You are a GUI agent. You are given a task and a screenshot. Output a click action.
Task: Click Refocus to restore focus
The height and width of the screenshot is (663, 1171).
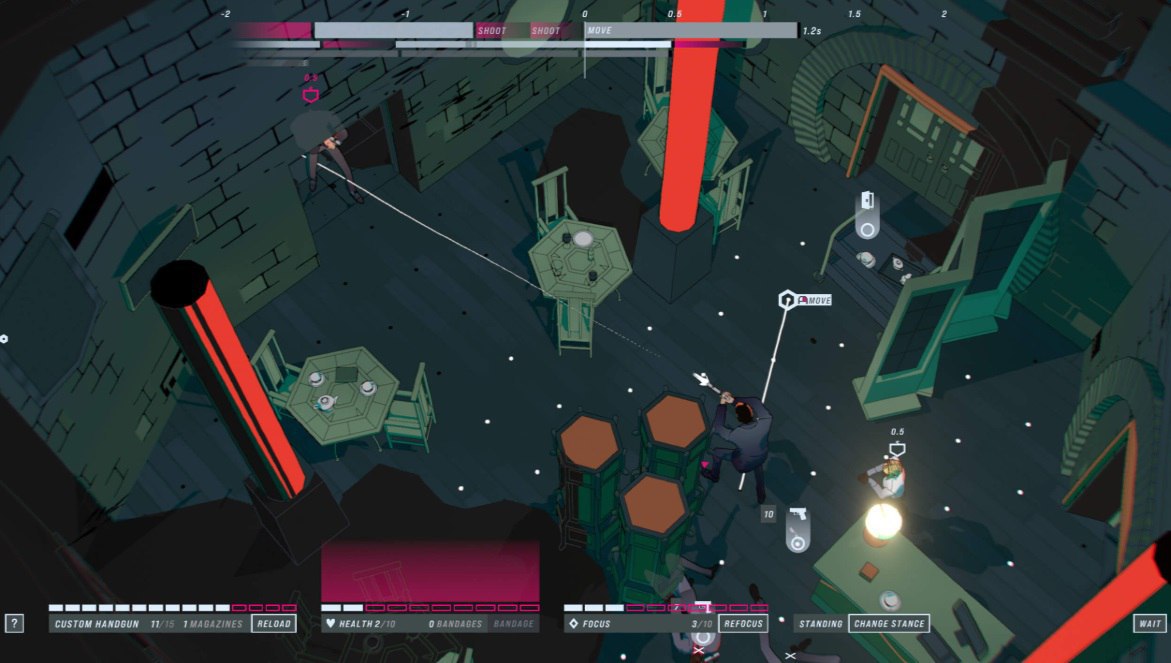pyautogui.click(x=743, y=623)
